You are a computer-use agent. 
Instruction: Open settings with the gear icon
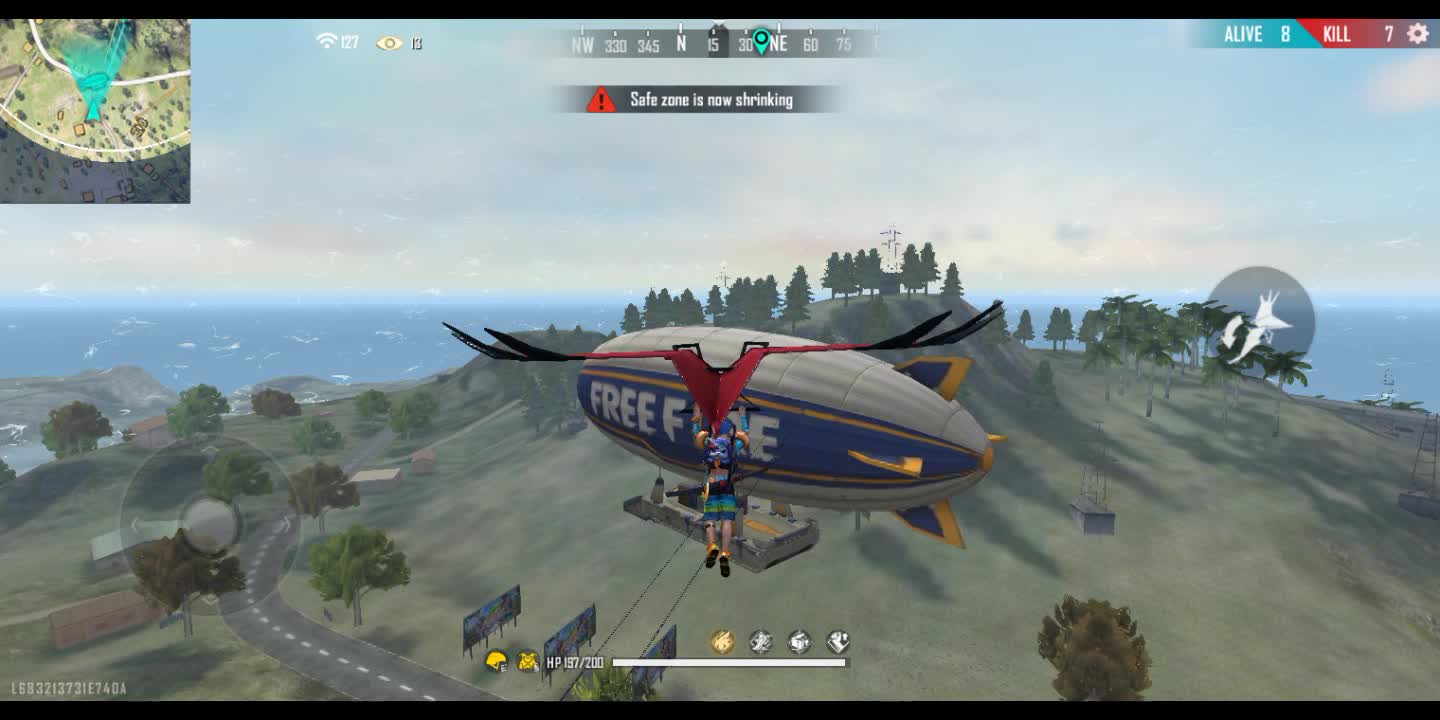click(x=1418, y=34)
